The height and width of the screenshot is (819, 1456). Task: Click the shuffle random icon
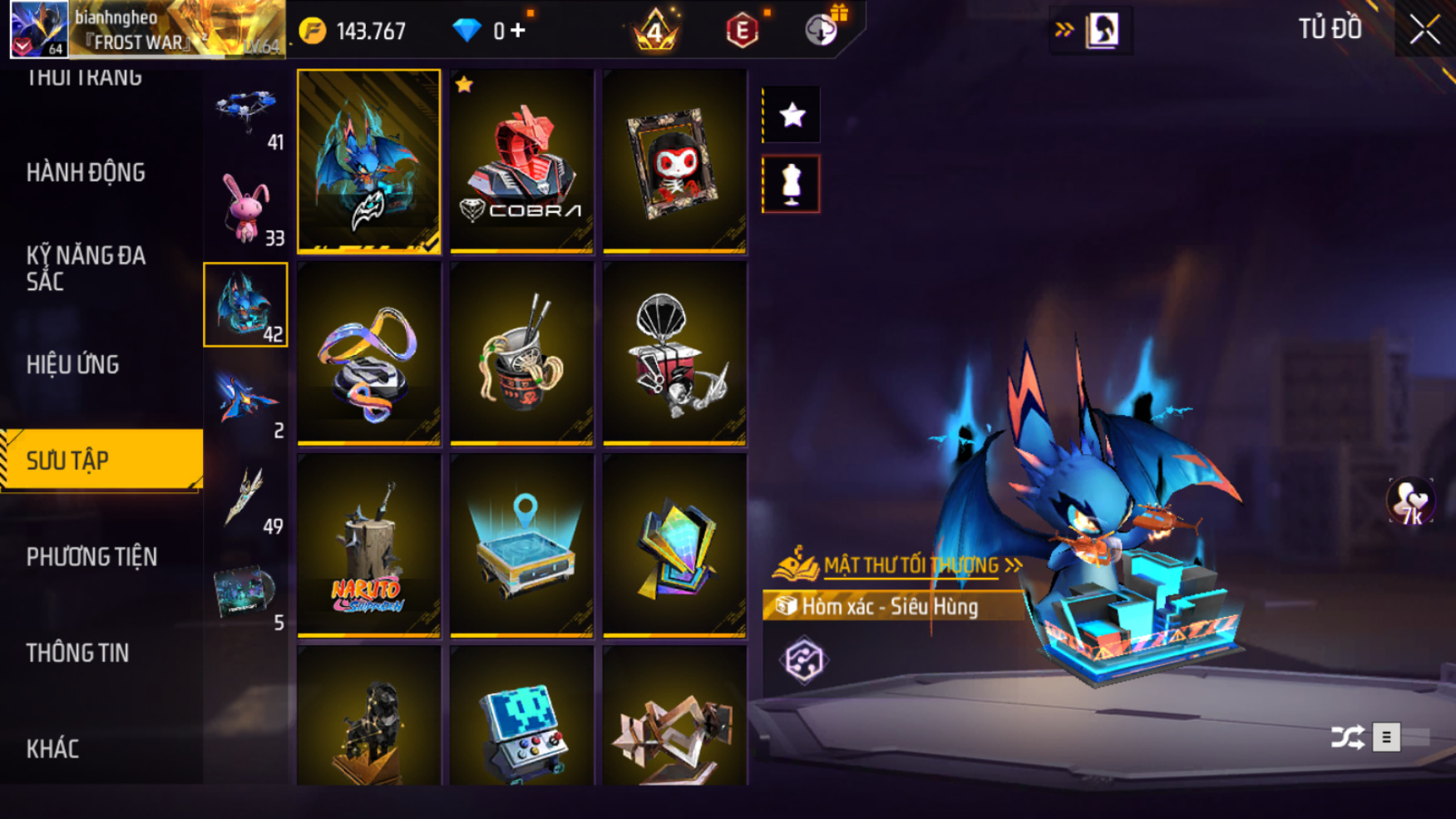pyautogui.click(x=1347, y=738)
